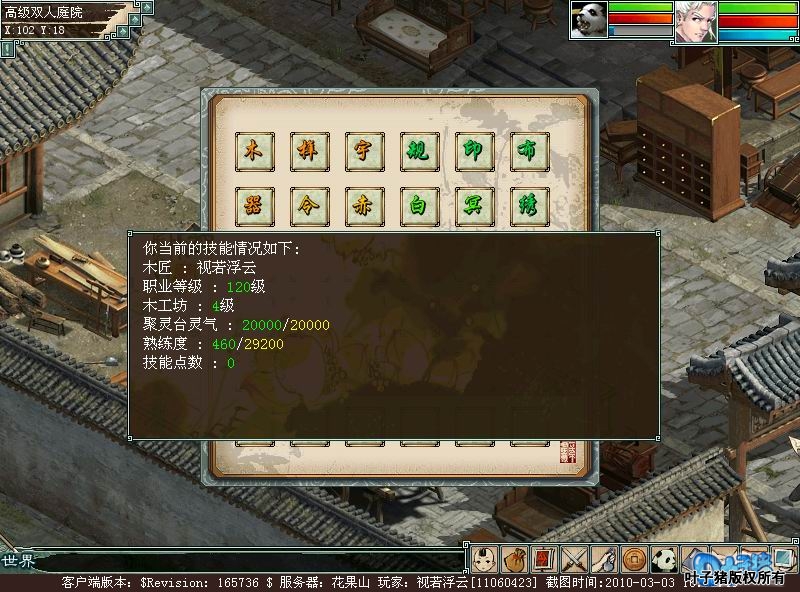This screenshot has height=592, width=800.
Task: Select the white-haired player portrait
Action: pos(695,20)
